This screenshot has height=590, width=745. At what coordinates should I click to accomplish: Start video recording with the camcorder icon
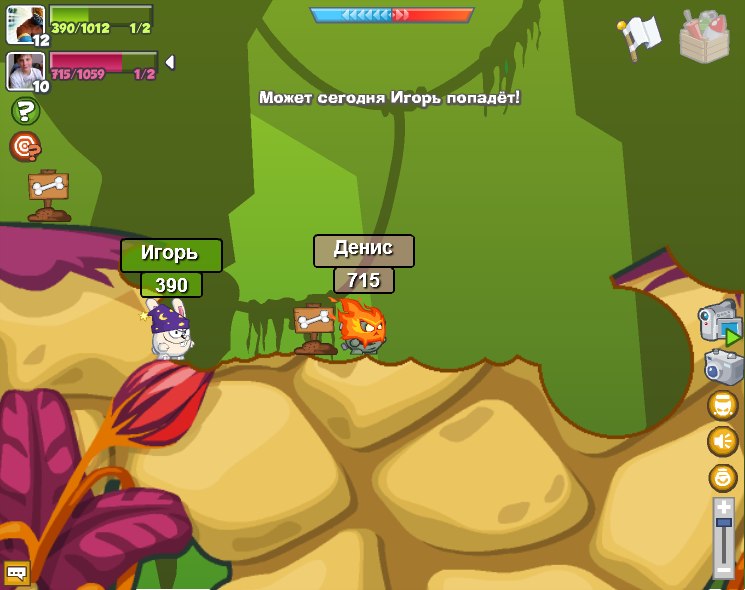click(x=719, y=321)
